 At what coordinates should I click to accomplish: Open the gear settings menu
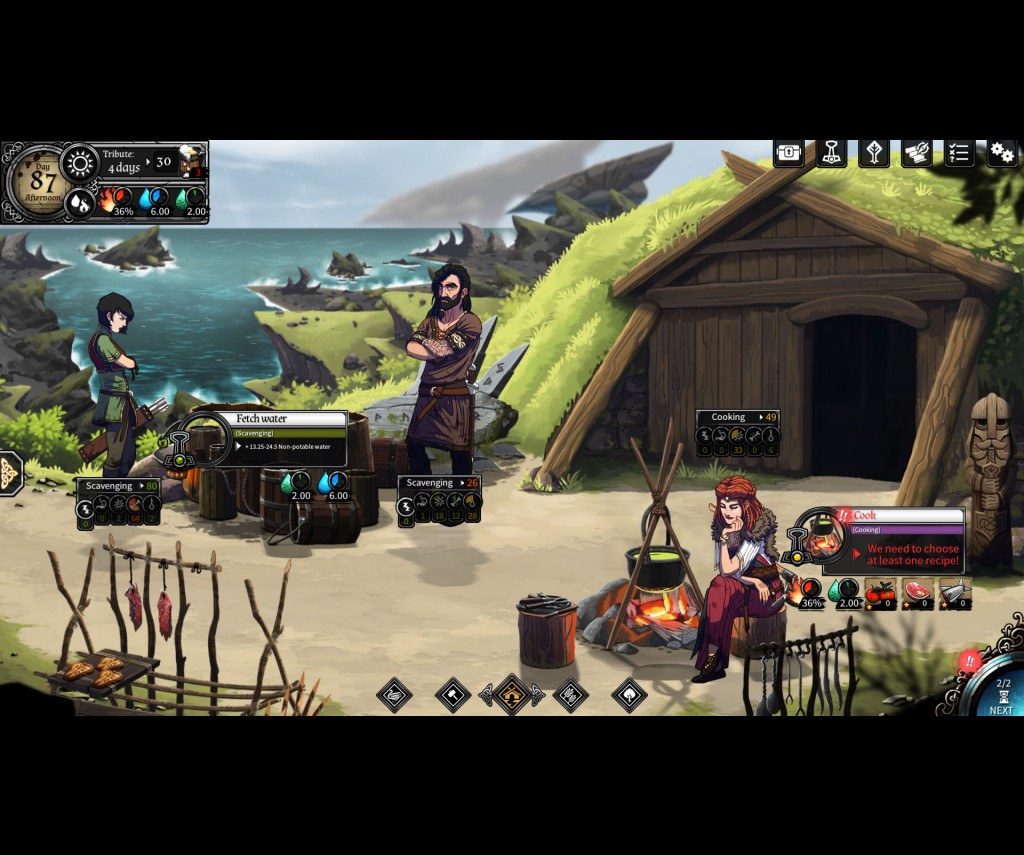coord(1002,153)
